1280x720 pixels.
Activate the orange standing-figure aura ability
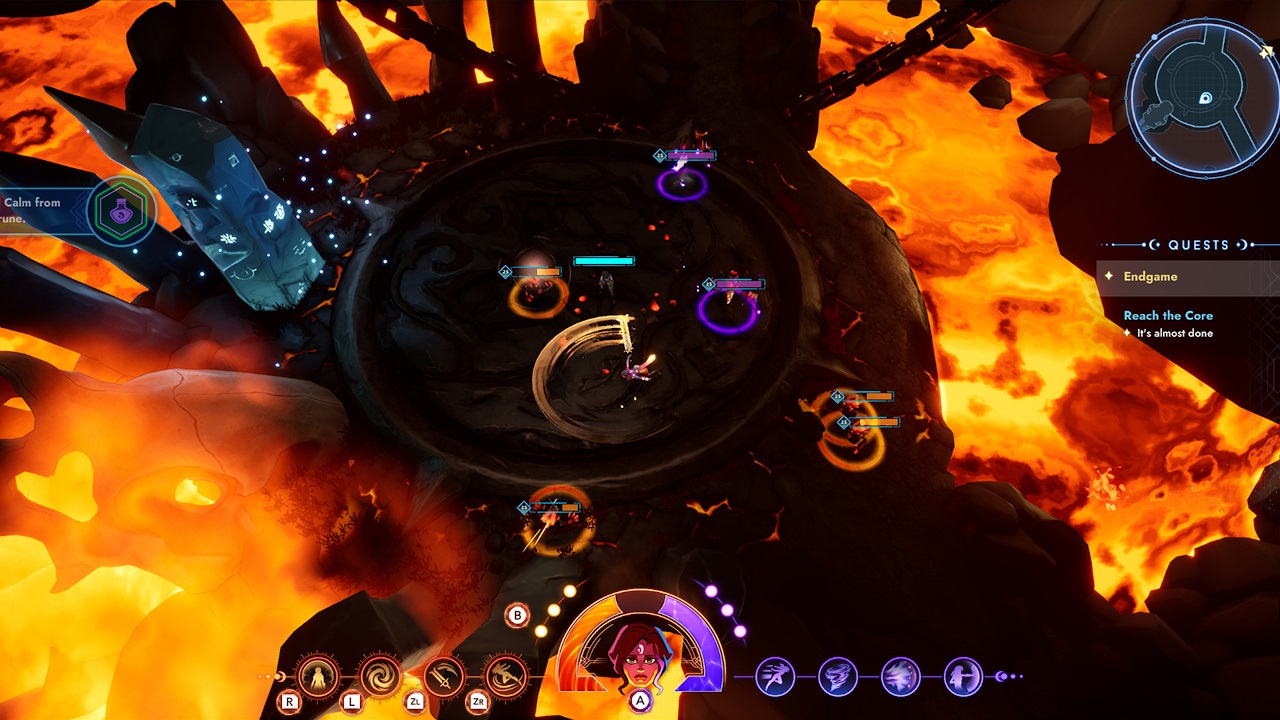pyautogui.click(x=319, y=677)
